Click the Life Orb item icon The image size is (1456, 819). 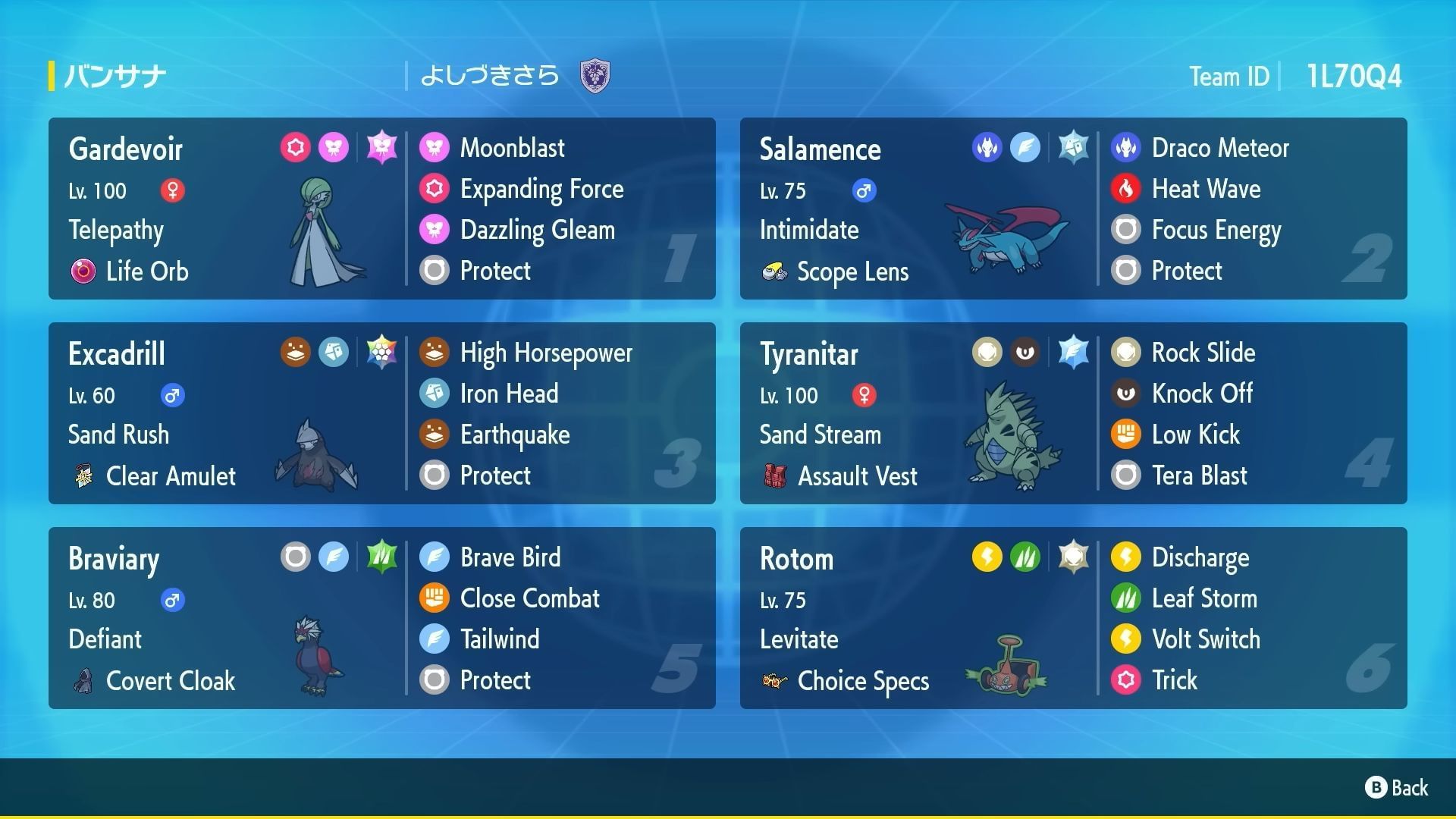click(x=83, y=271)
